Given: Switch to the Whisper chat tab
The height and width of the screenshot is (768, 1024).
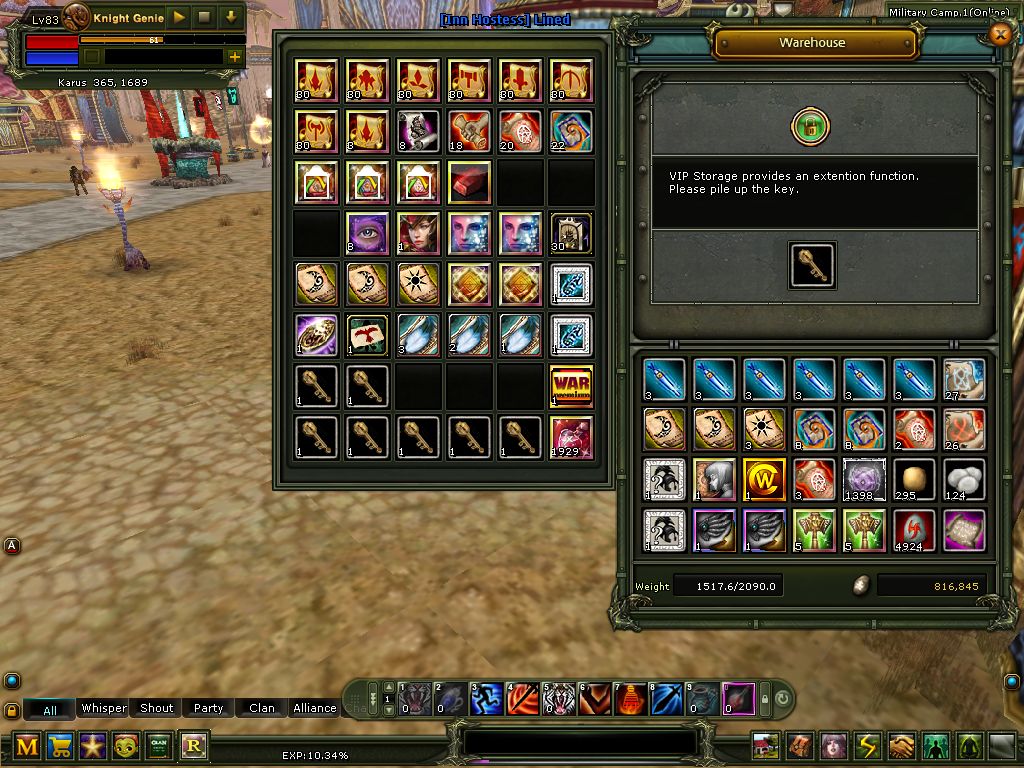Looking at the screenshot, I should [104, 708].
